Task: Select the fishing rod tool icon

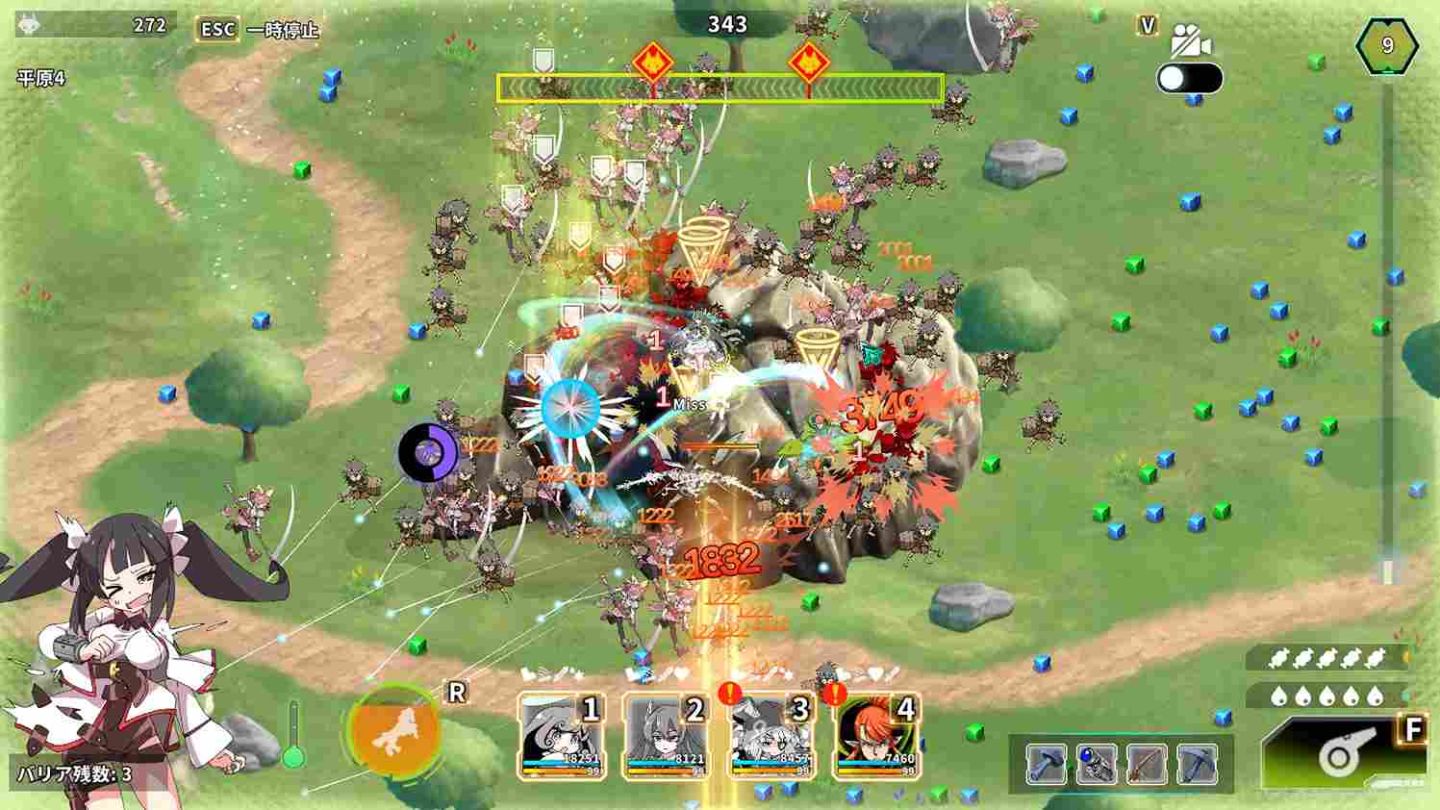Action: [x=1146, y=763]
